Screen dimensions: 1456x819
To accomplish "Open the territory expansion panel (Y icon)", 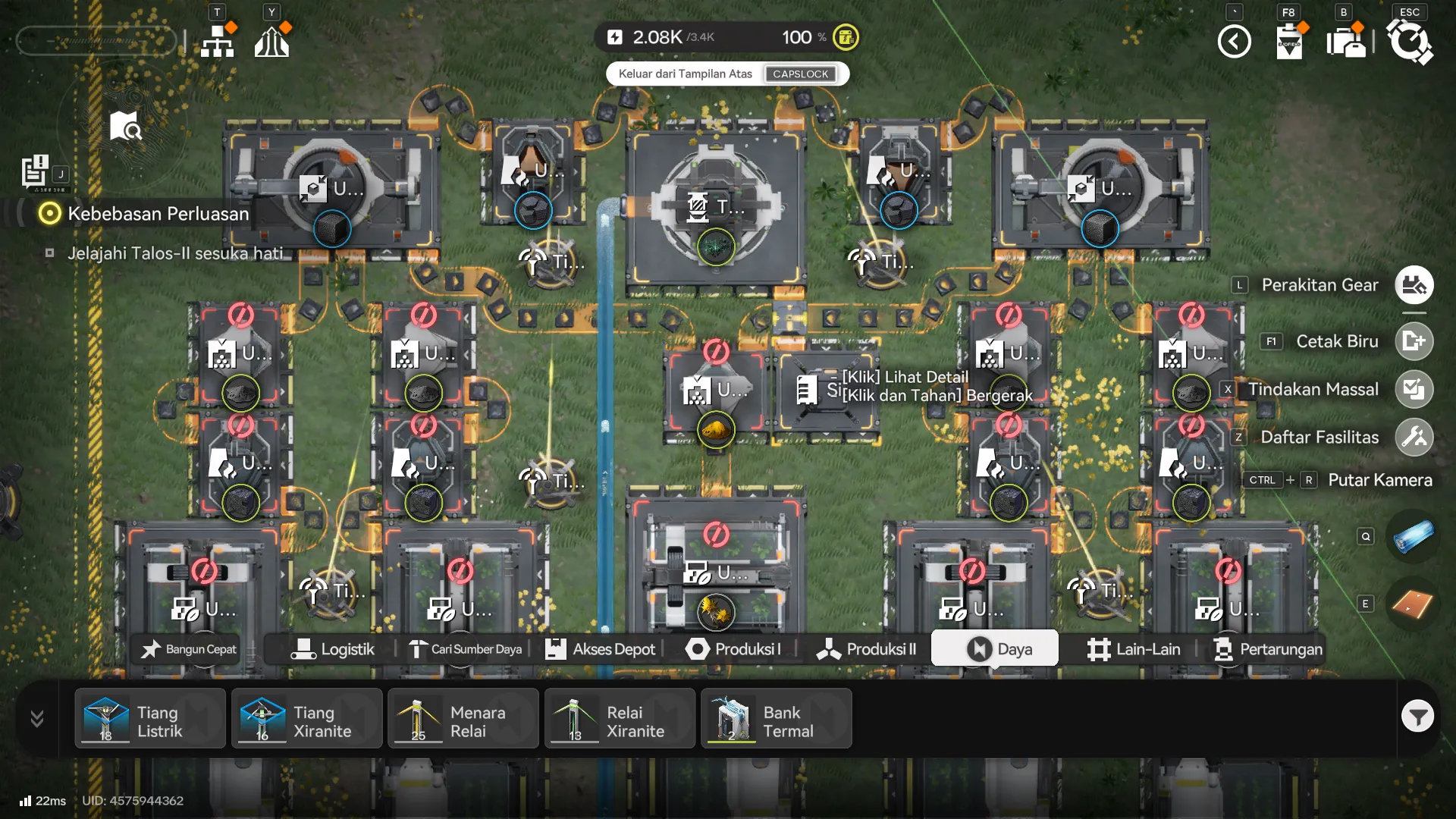I will 271,39.
